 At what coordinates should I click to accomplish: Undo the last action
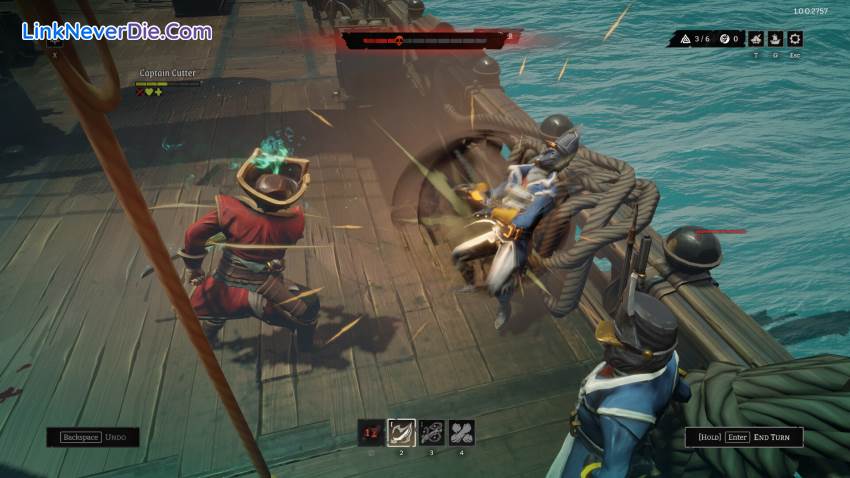92,437
